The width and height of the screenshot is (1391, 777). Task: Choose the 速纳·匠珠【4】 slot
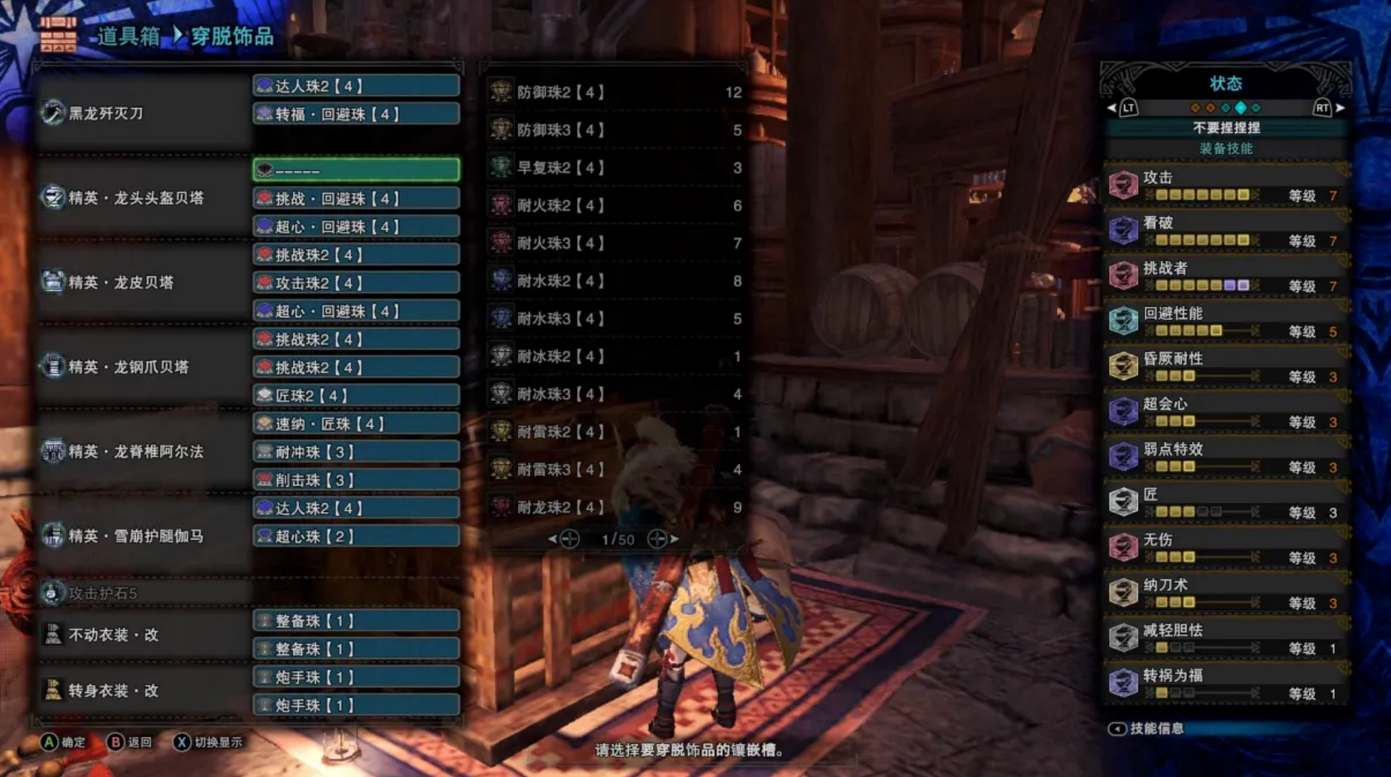356,424
